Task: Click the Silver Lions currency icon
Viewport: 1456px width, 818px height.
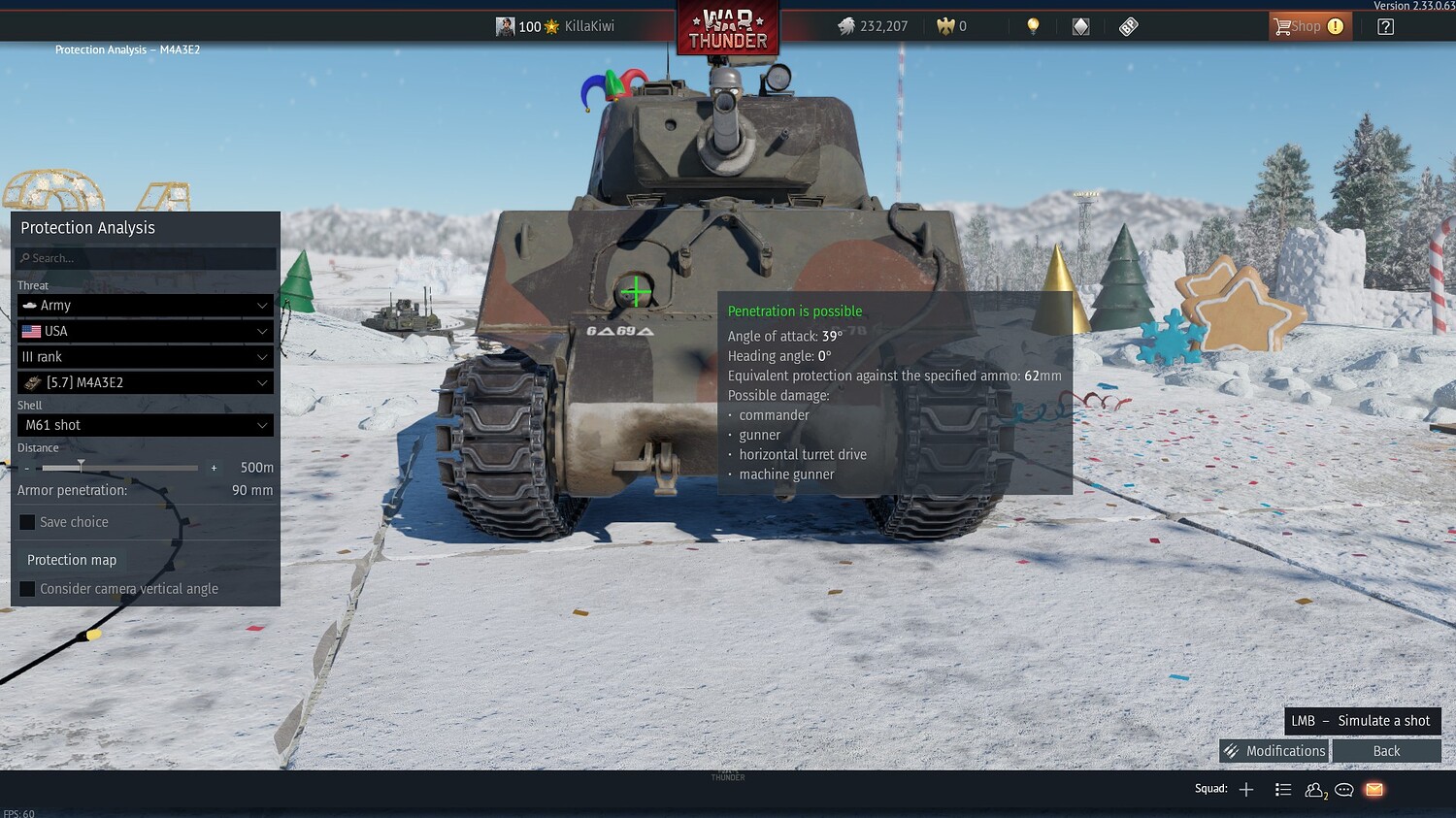Action: (x=848, y=26)
